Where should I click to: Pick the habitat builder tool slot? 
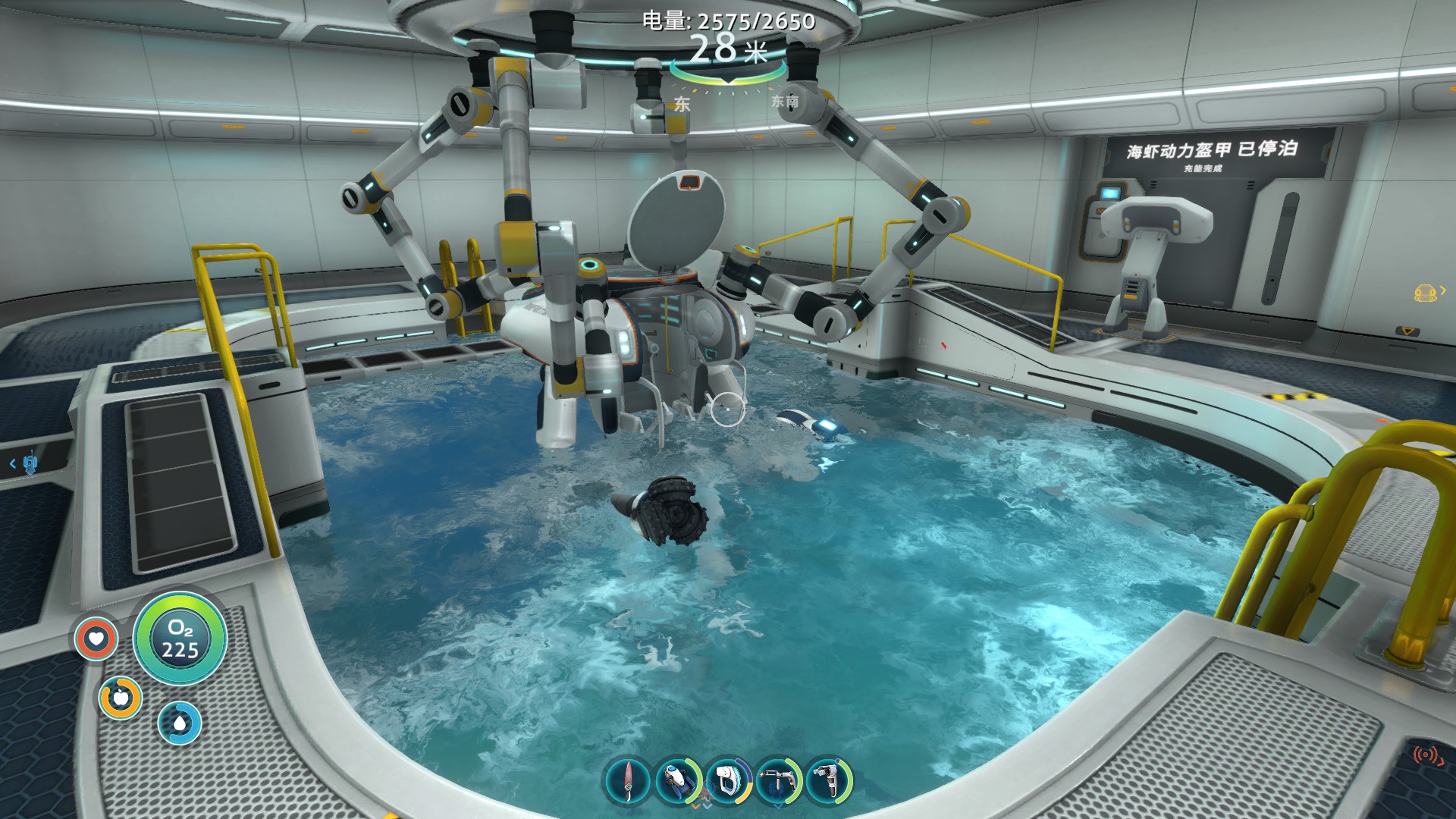tap(829, 780)
